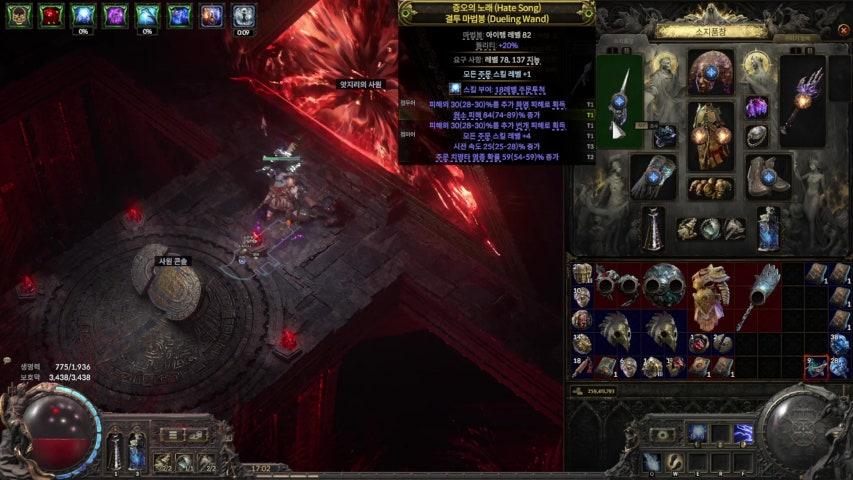Viewport: 853px width, 480px height.
Task: Select the purple amulet slot
Action: coord(756,107)
